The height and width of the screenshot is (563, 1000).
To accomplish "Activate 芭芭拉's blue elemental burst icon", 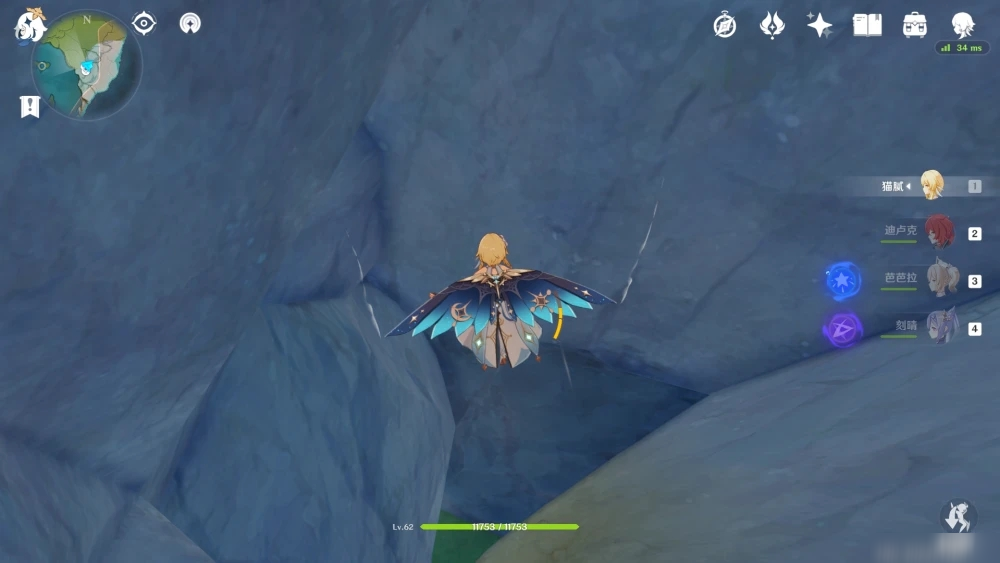I will (844, 280).
